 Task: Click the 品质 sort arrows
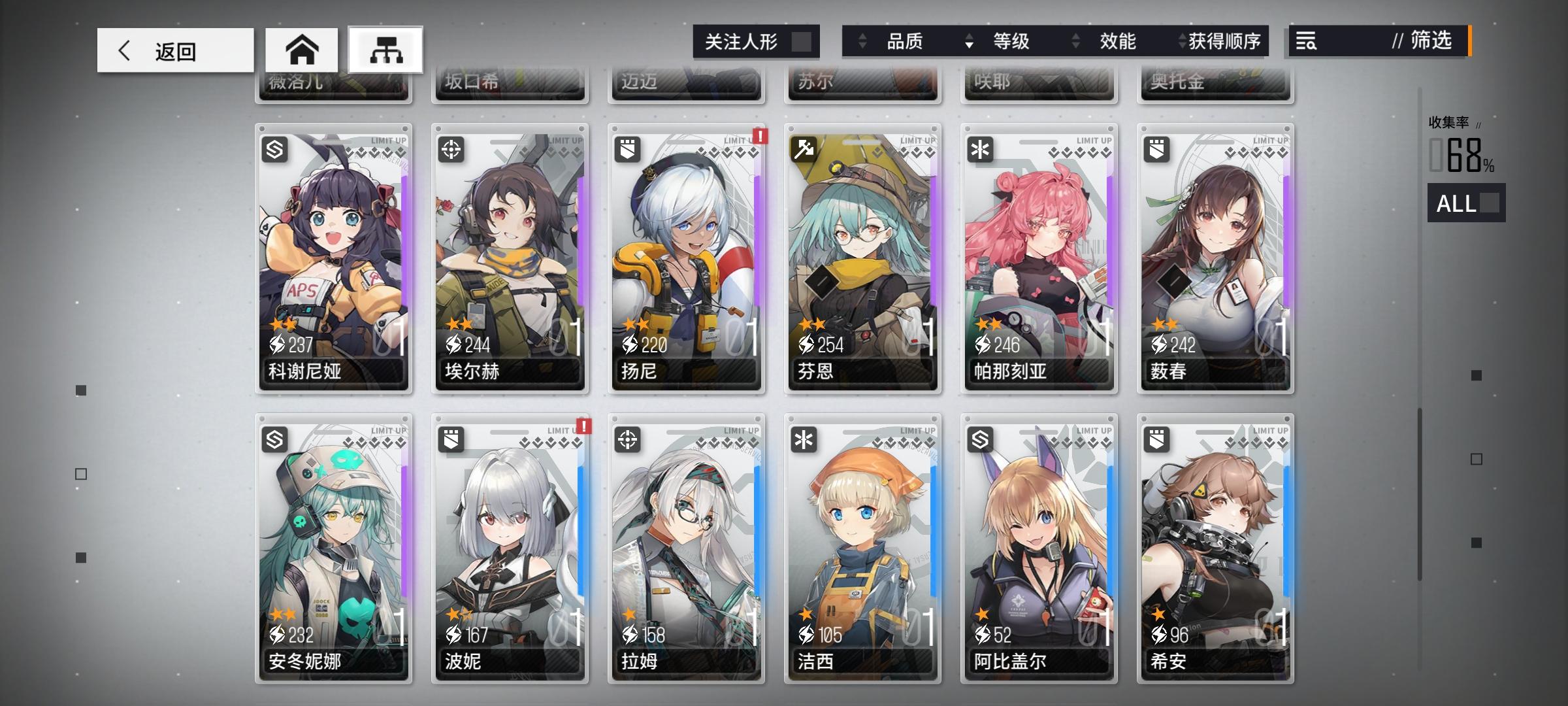[x=861, y=41]
